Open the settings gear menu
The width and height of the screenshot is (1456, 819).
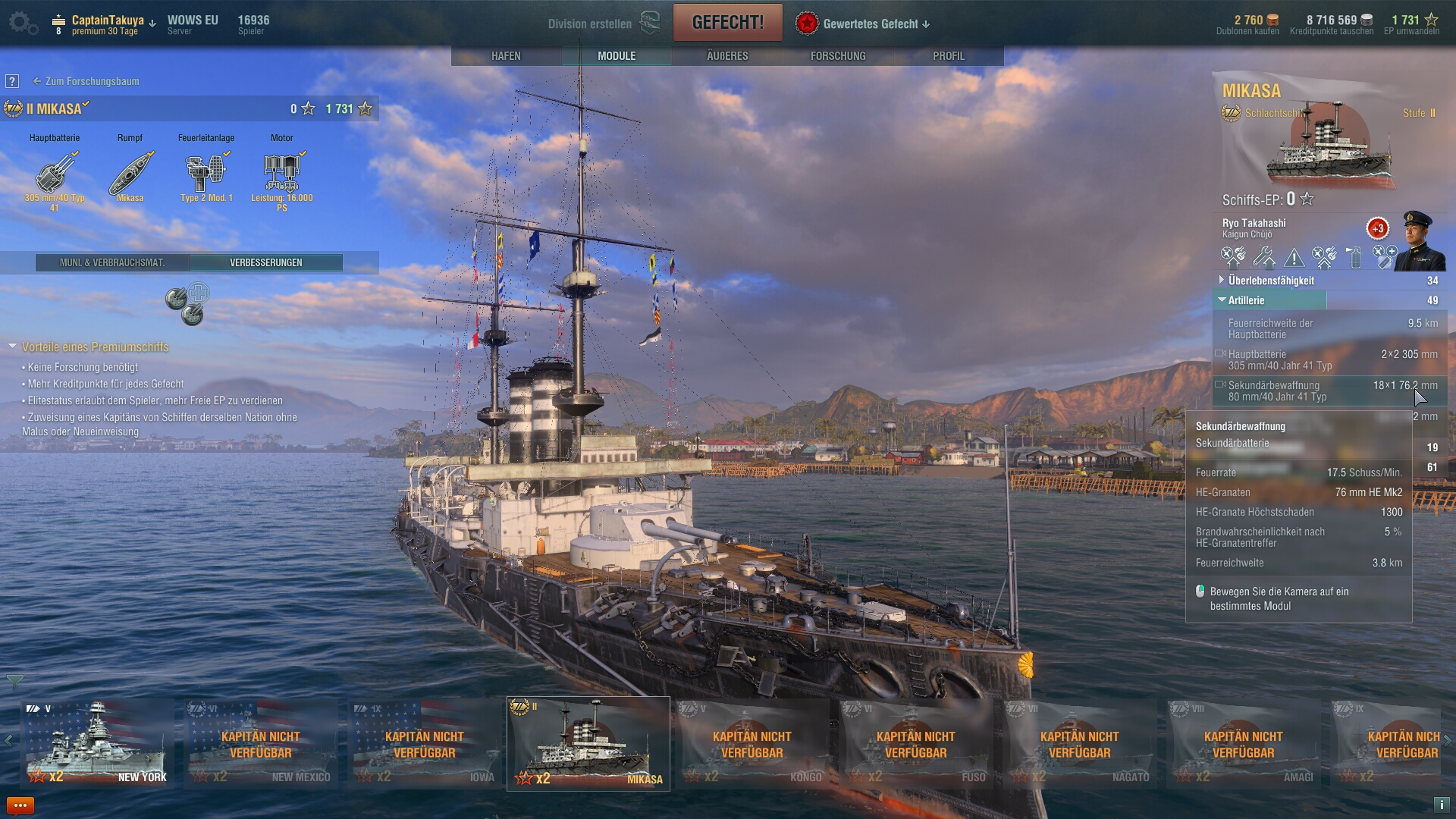pos(23,23)
